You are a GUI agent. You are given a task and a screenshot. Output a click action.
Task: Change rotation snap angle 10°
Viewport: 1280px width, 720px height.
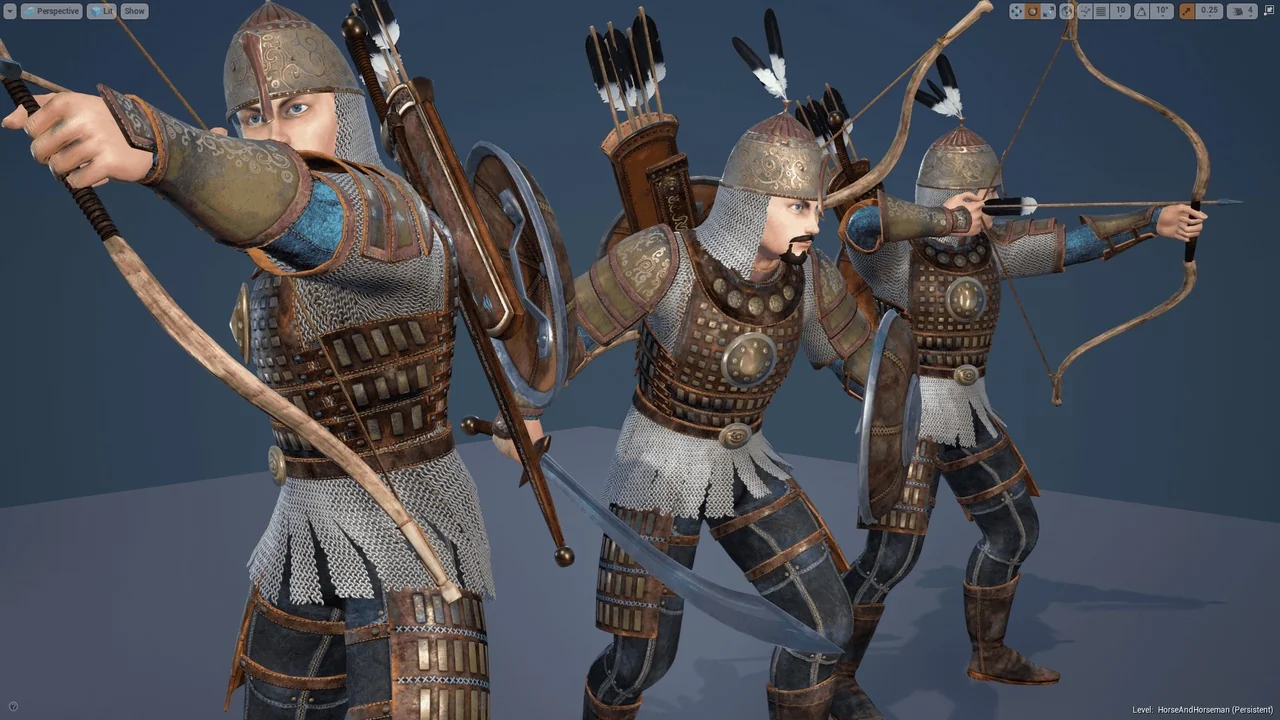(x=1161, y=11)
